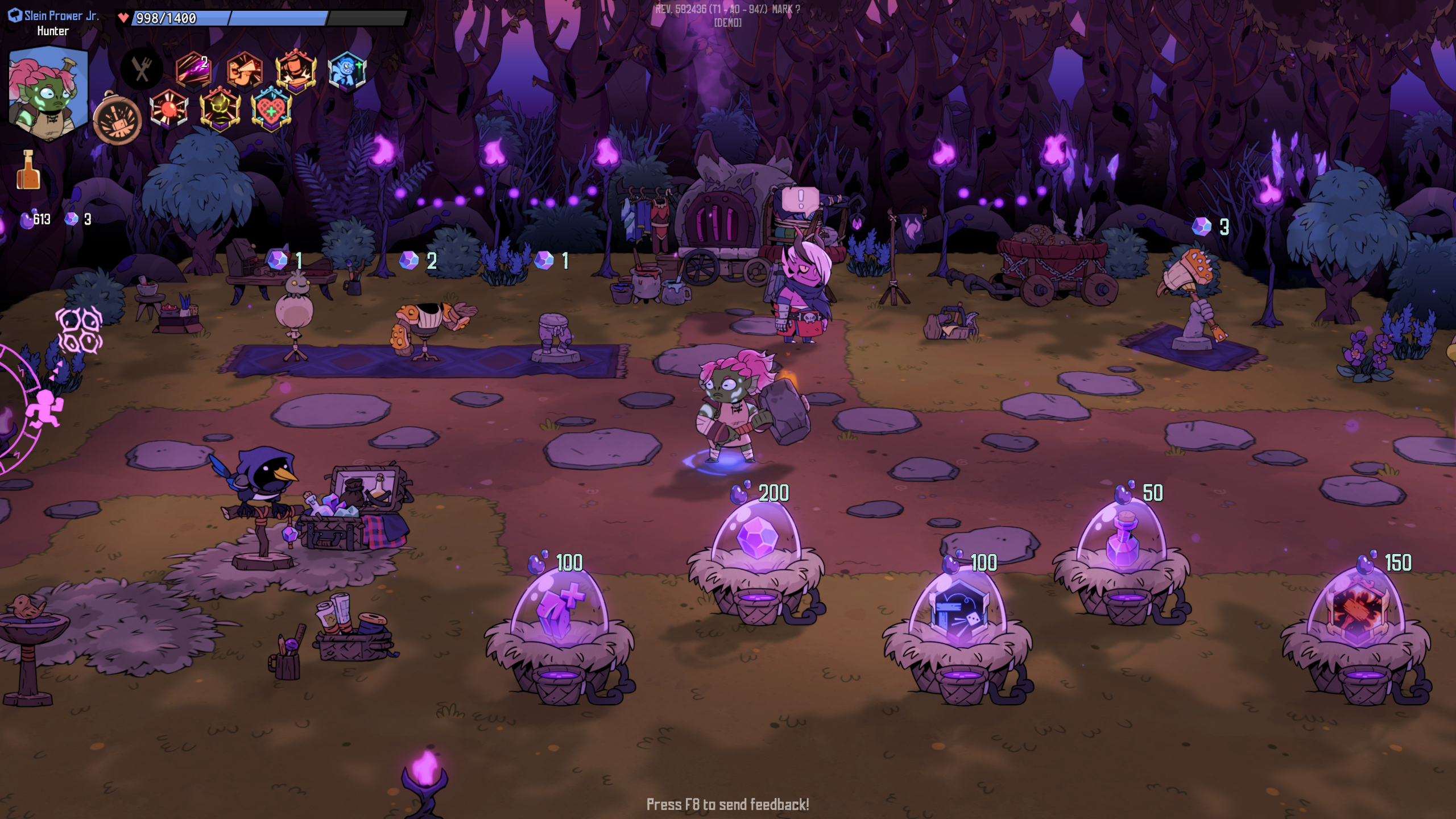The width and height of the screenshot is (1456, 819).
Task: Select the yellow cracked orb perk icon
Action: tap(220, 108)
